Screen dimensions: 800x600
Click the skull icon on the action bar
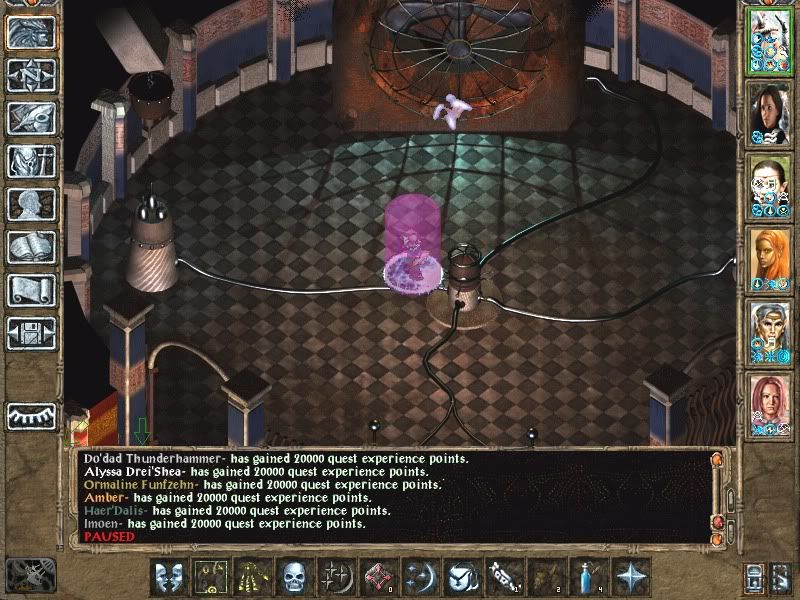coord(293,577)
